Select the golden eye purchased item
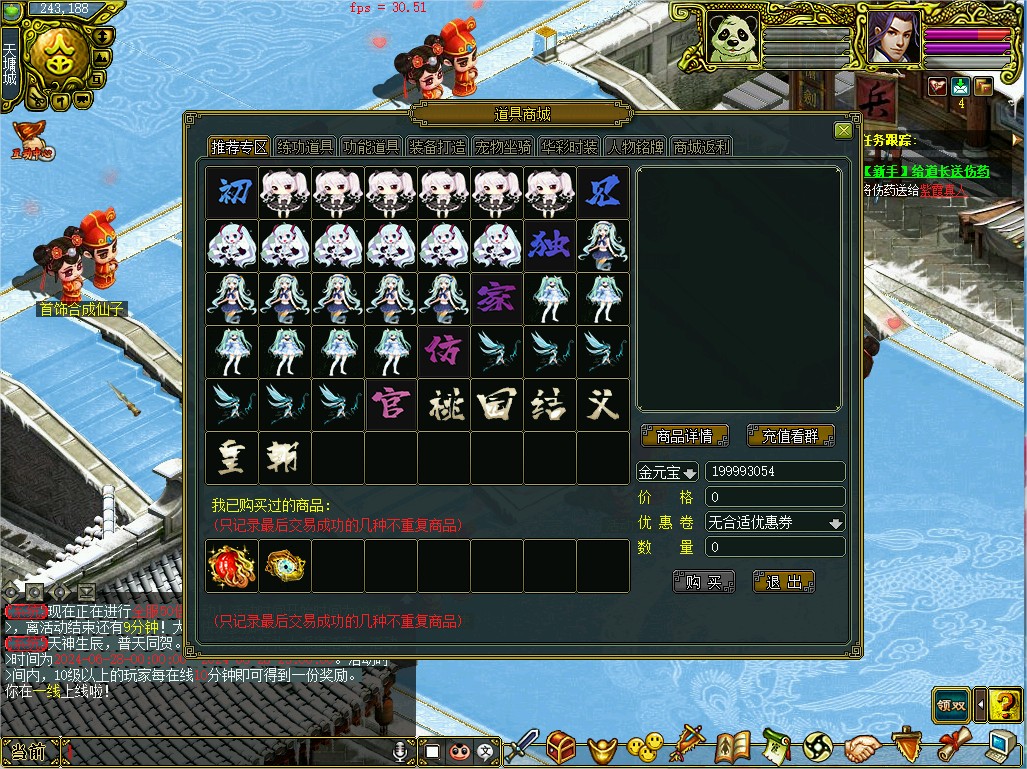The image size is (1027, 769). click(284, 566)
